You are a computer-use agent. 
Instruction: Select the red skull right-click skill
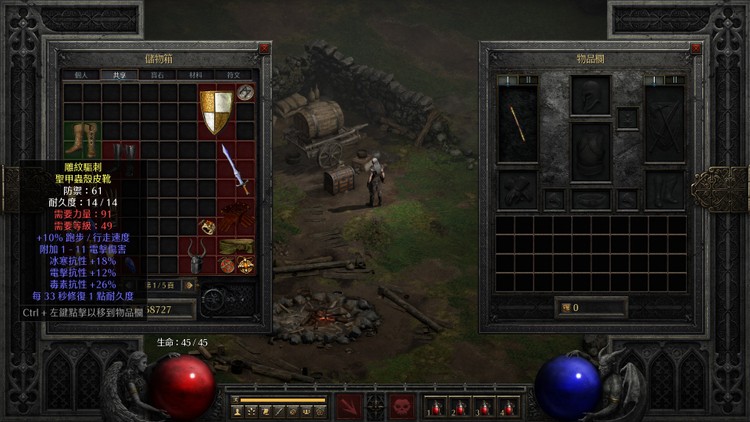click(401, 406)
